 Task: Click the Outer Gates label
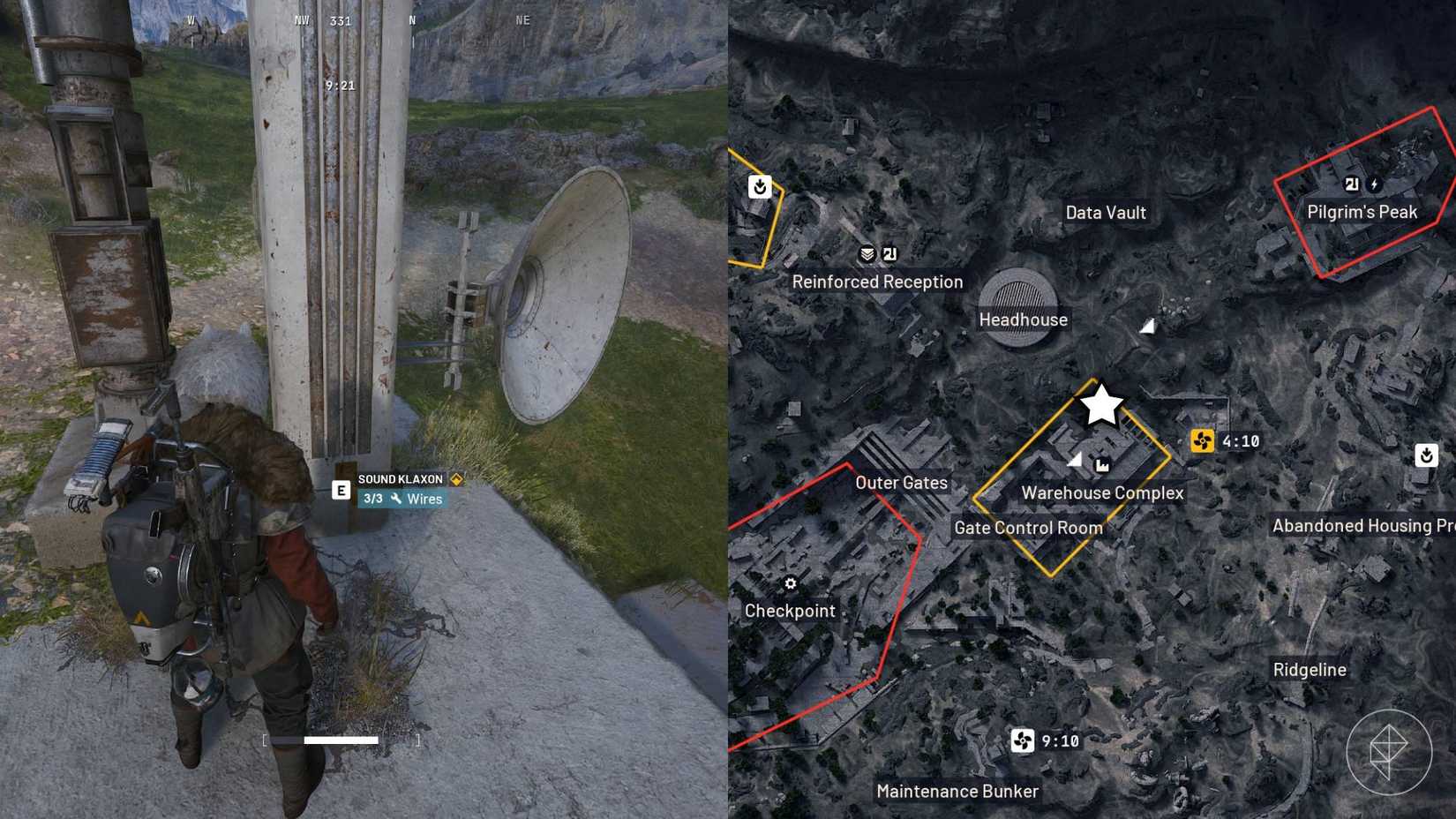coord(901,482)
